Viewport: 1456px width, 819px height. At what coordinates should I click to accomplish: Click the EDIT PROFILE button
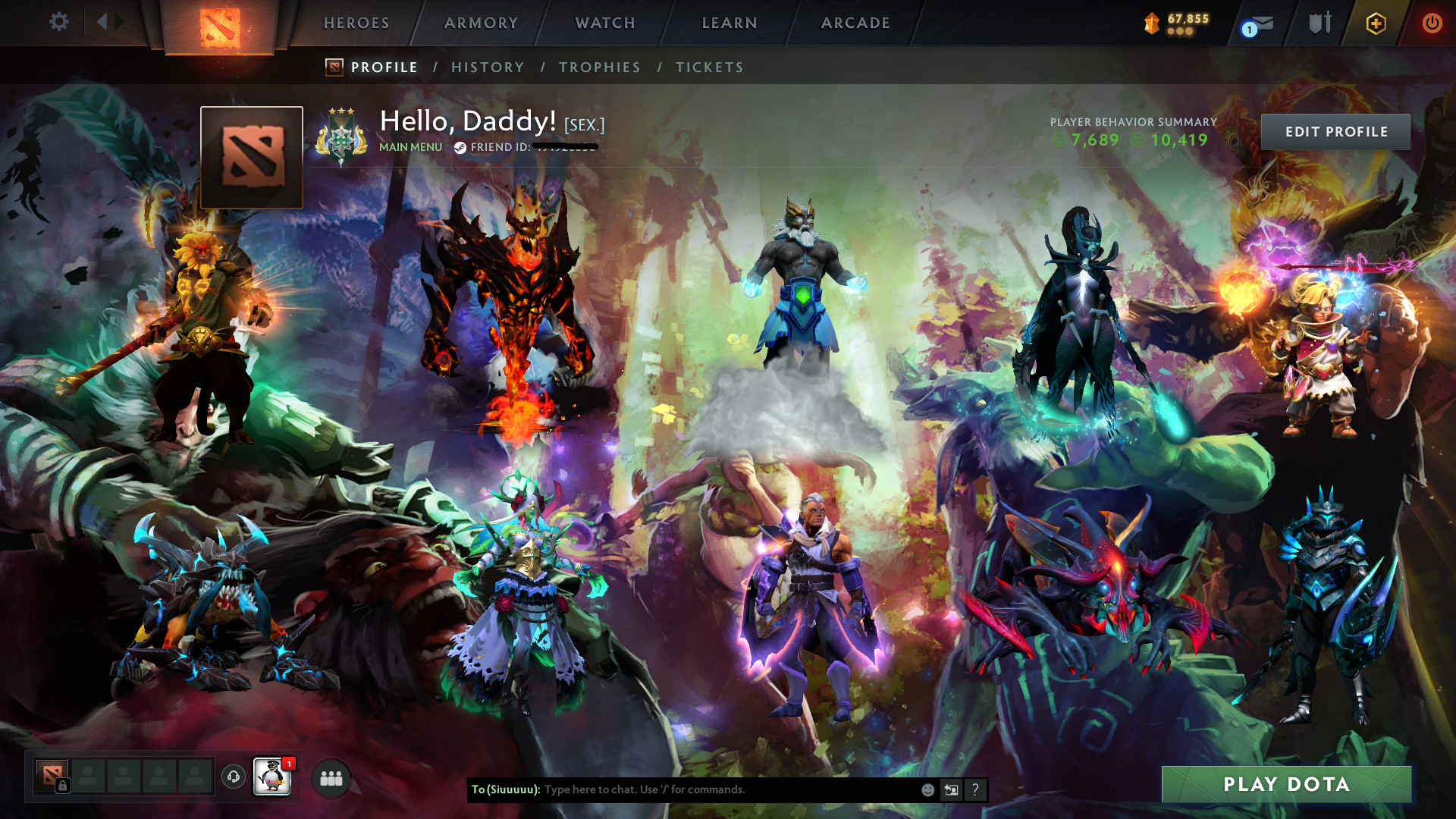[x=1335, y=131]
